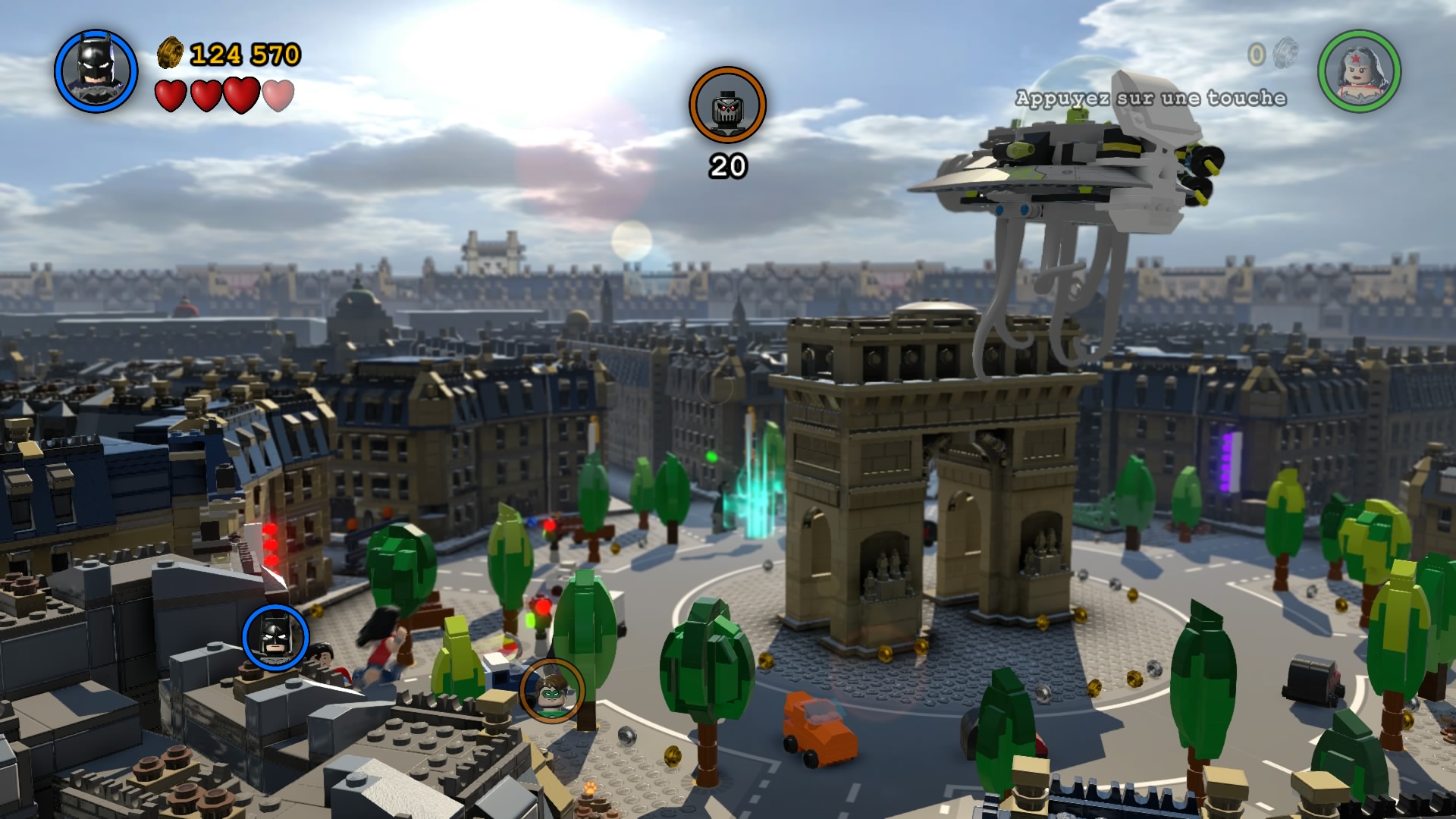Viewport: 1456px width, 819px height.
Task: Click the Batman marker above the rooftops
Action: pos(276,636)
